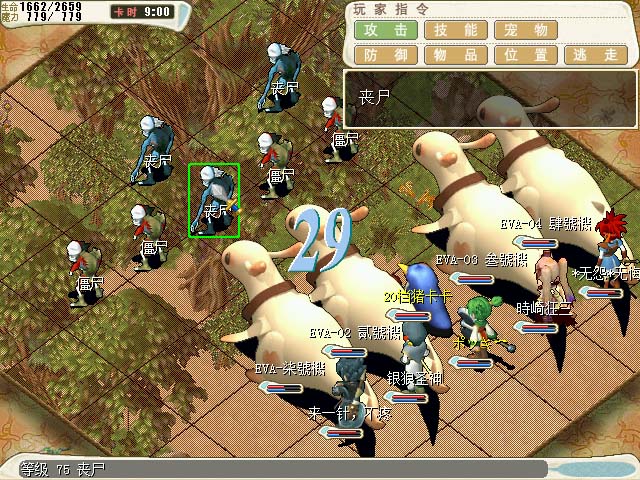Viewport: 640px width, 480px height.
Task: Select the 宠物 pet command
Action: [x=525, y=30]
